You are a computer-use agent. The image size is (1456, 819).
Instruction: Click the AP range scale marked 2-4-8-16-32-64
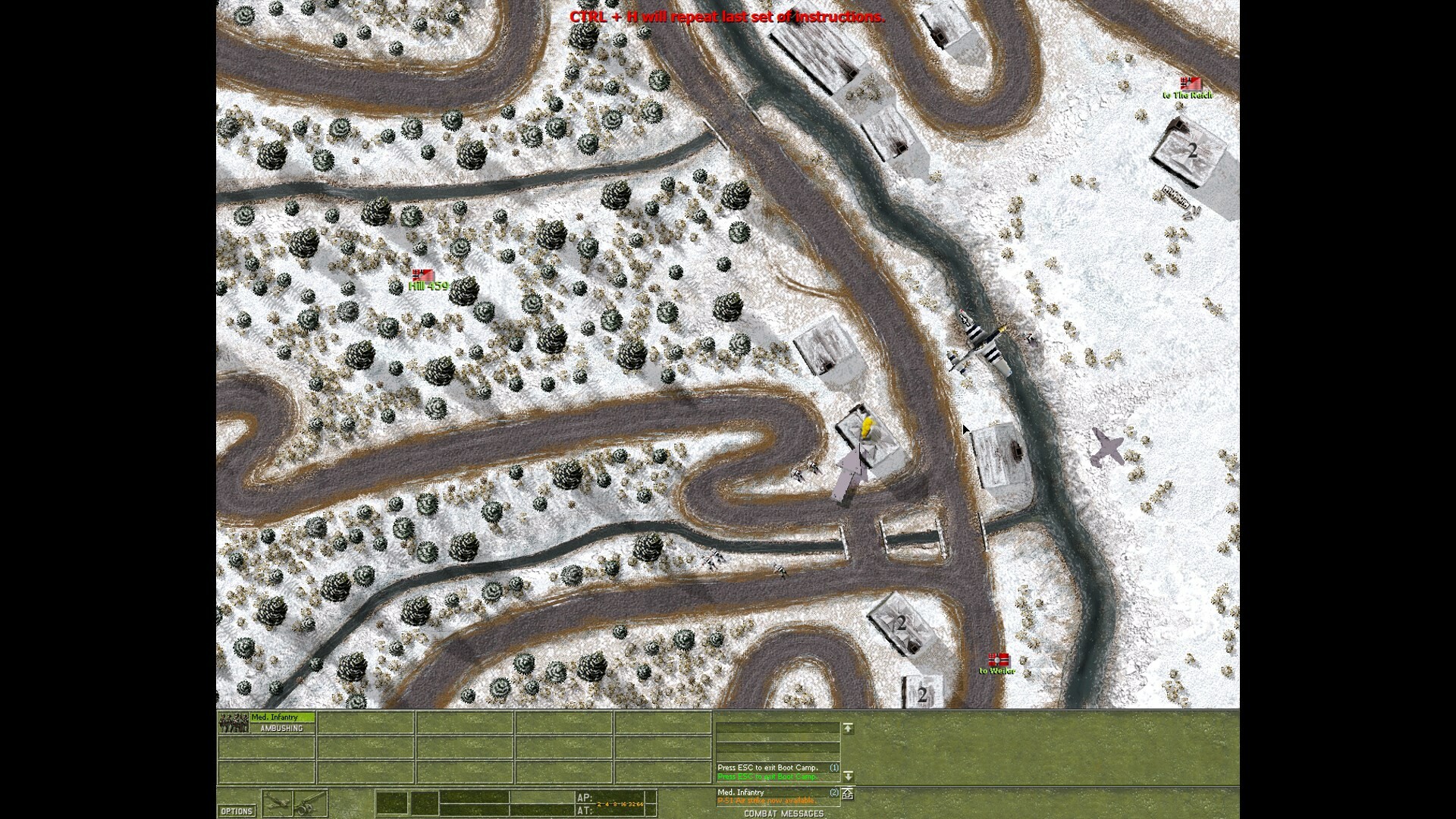point(618,803)
